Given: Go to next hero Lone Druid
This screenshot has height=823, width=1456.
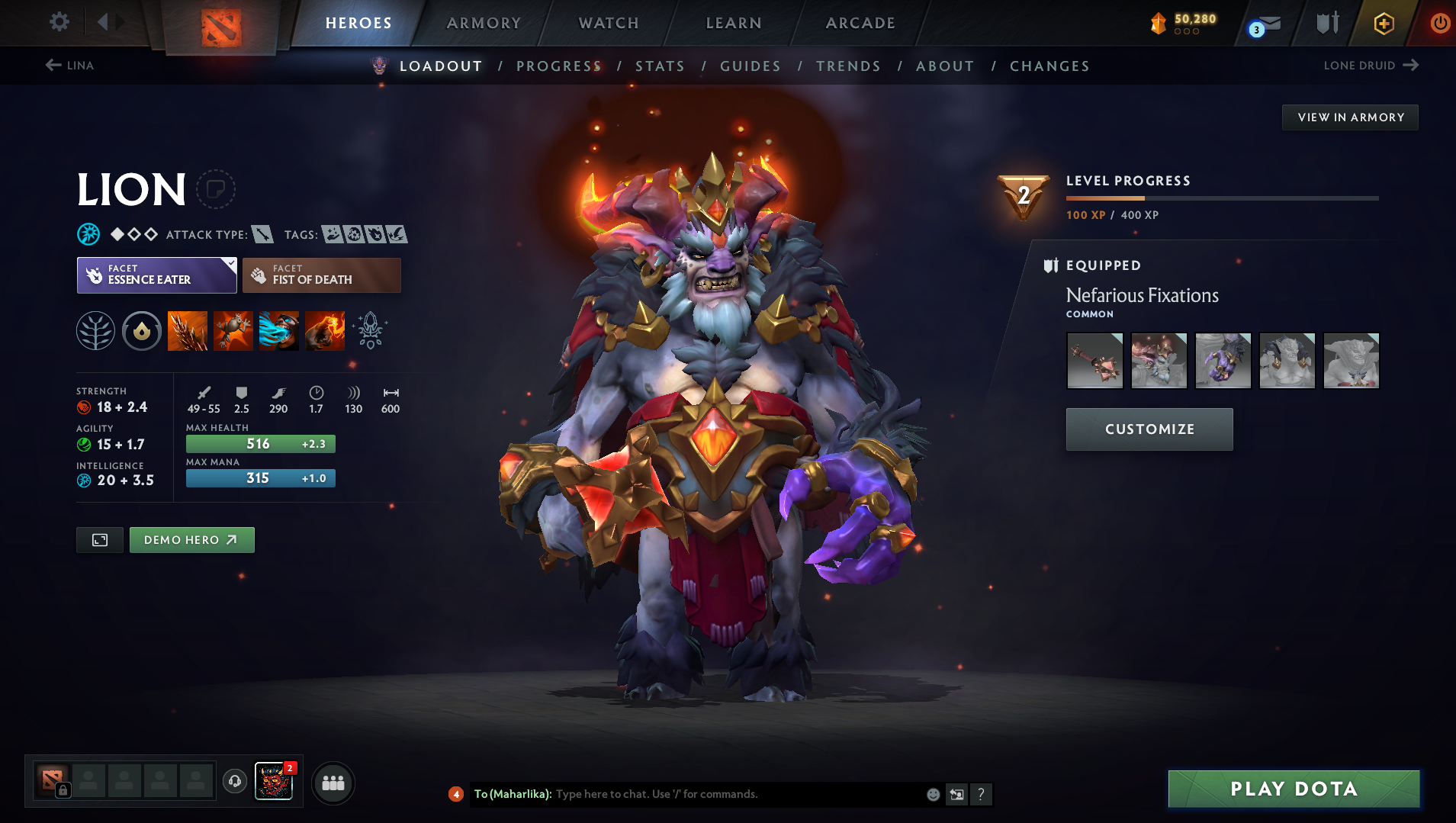Looking at the screenshot, I should tap(1371, 66).
